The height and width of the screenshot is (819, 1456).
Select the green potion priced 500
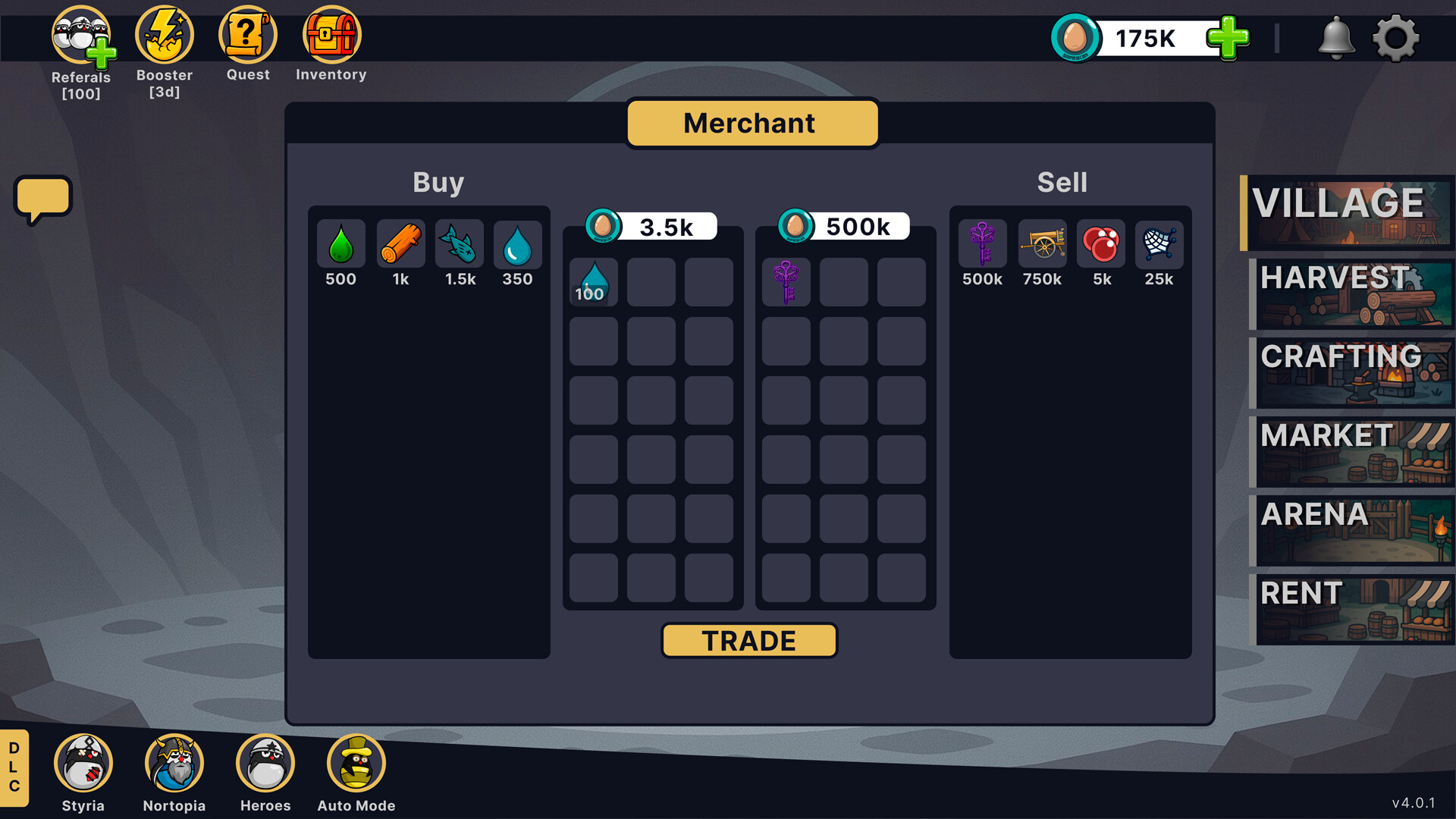coord(340,244)
